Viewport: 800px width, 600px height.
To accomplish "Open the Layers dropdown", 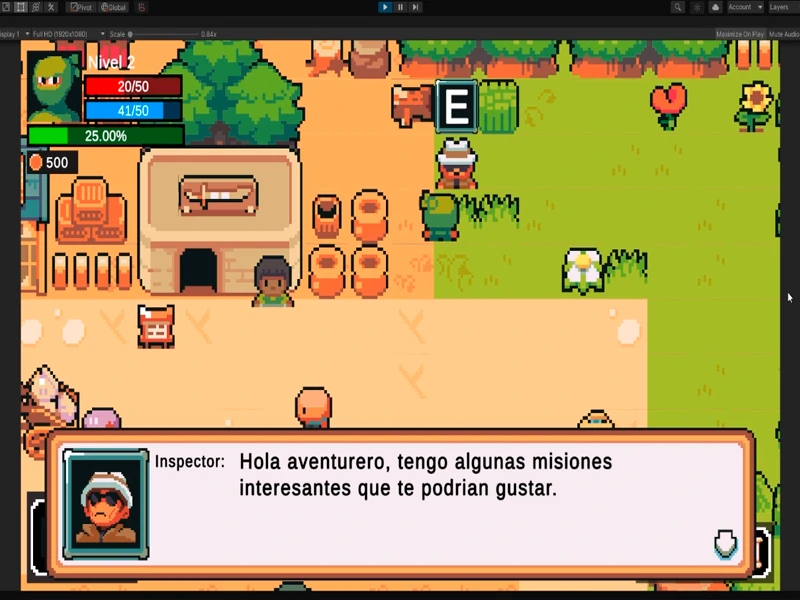I will 779,7.
